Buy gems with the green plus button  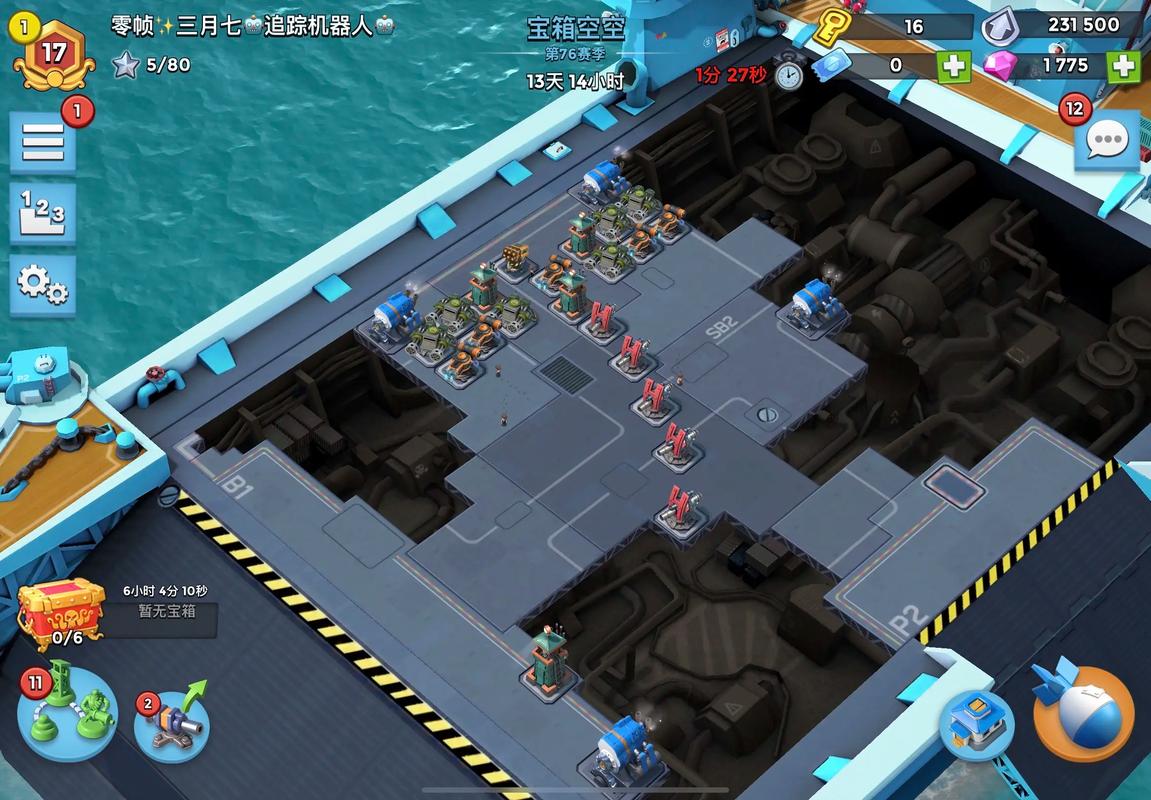pos(1123,66)
